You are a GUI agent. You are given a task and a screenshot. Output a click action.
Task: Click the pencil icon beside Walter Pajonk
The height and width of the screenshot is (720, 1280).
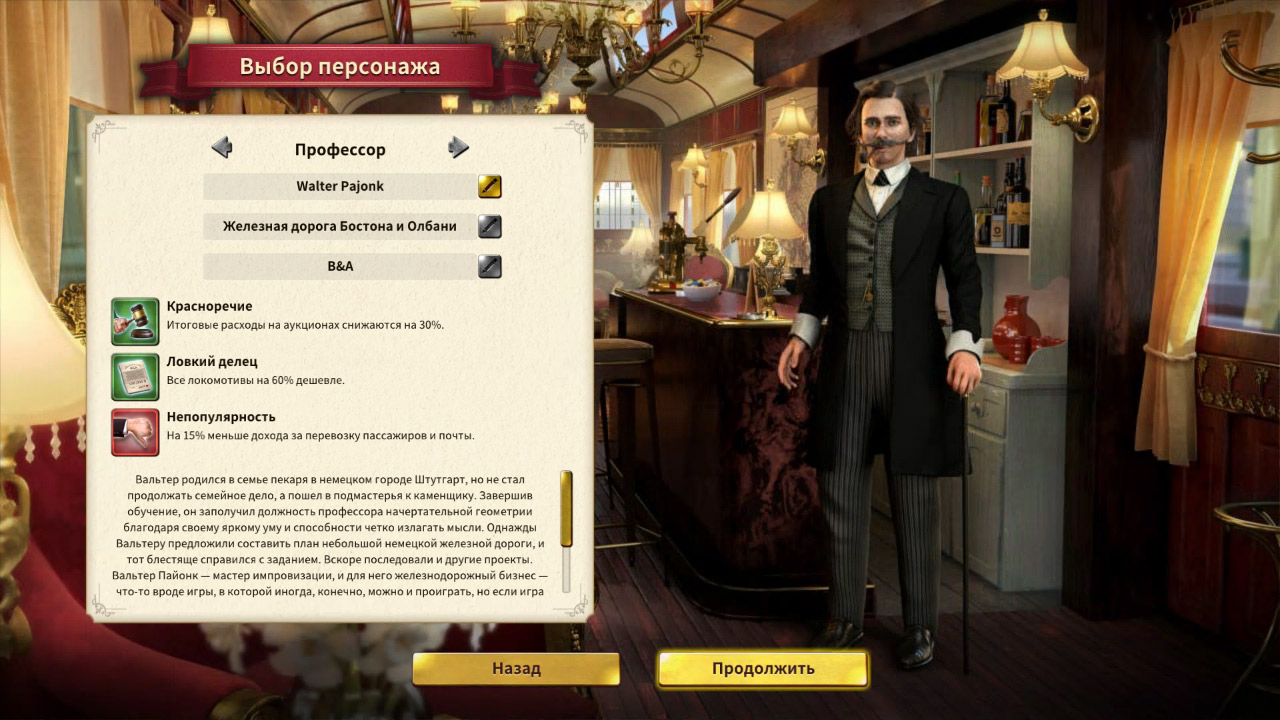[489, 185]
